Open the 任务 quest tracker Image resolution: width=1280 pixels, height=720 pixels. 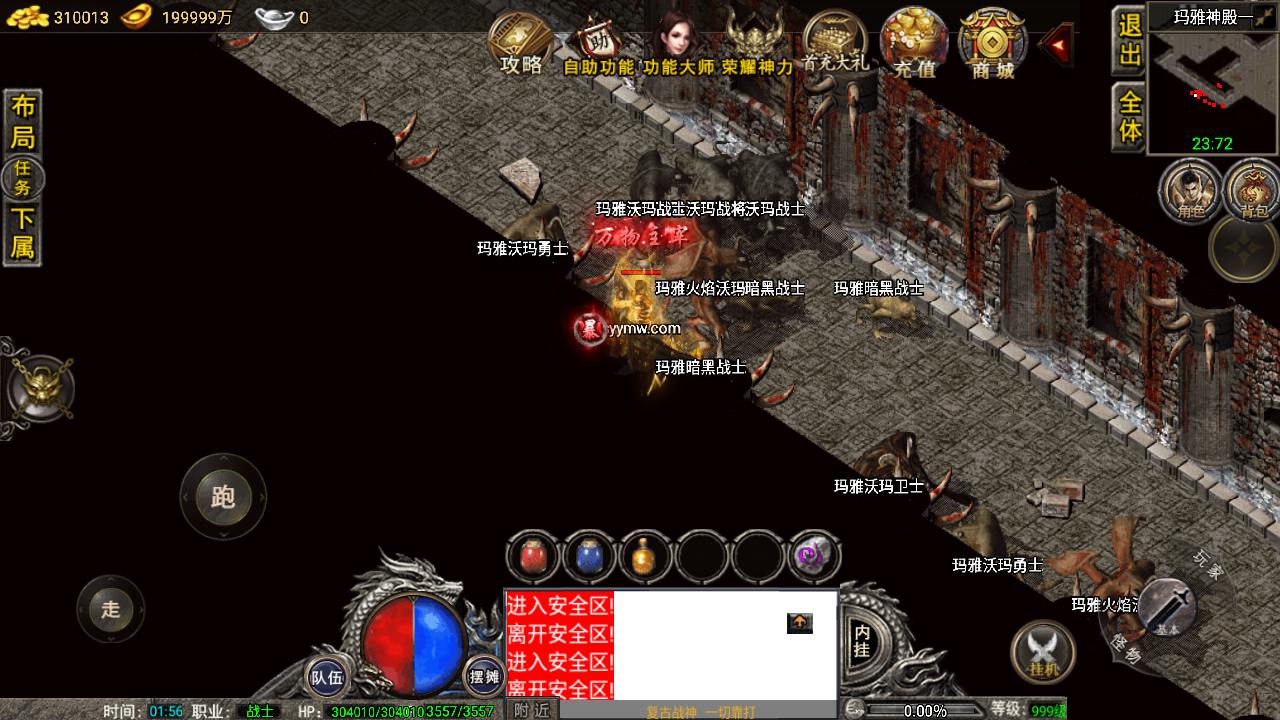click(22, 178)
